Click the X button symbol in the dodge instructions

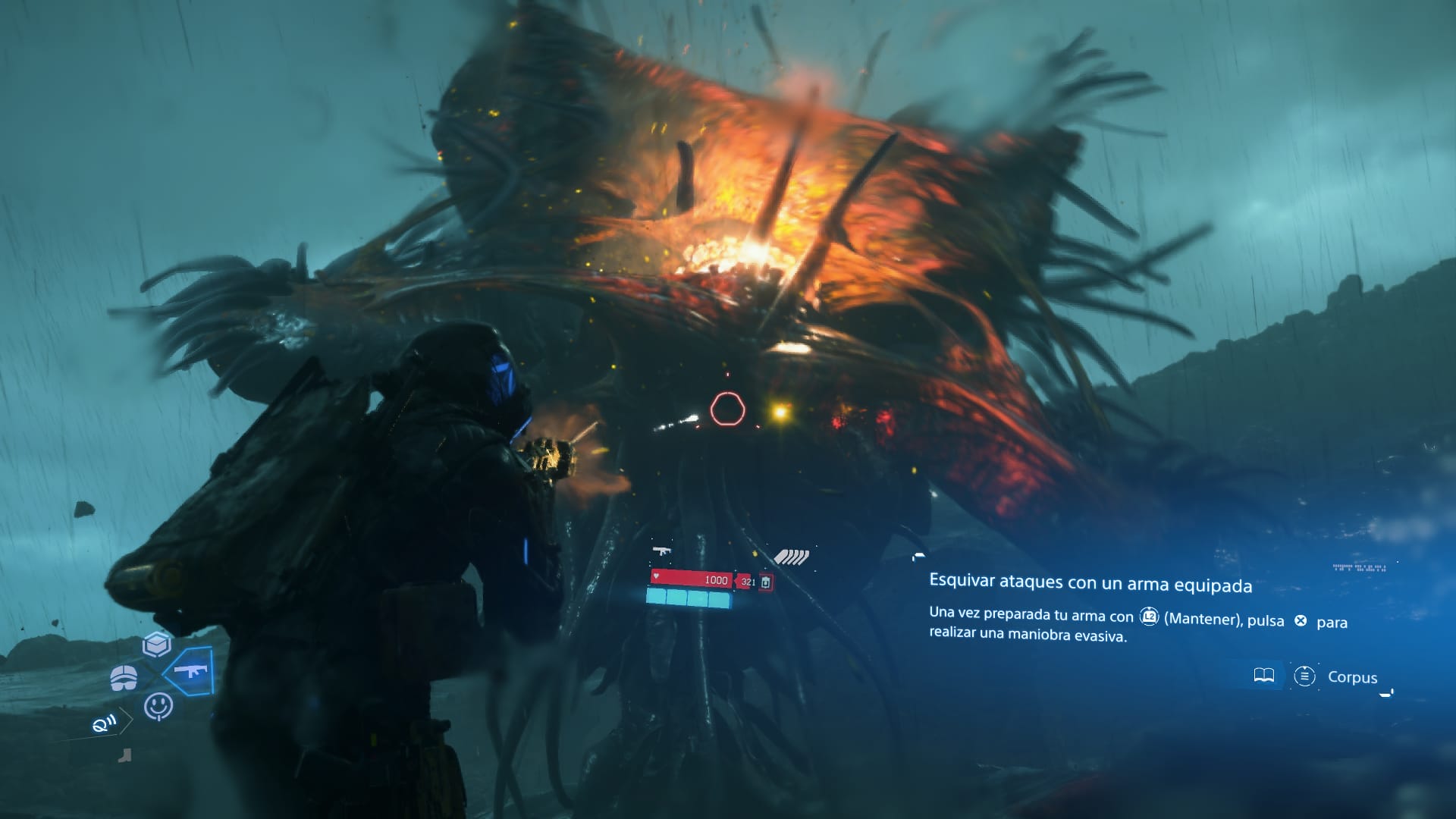pyautogui.click(x=1301, y=621)
